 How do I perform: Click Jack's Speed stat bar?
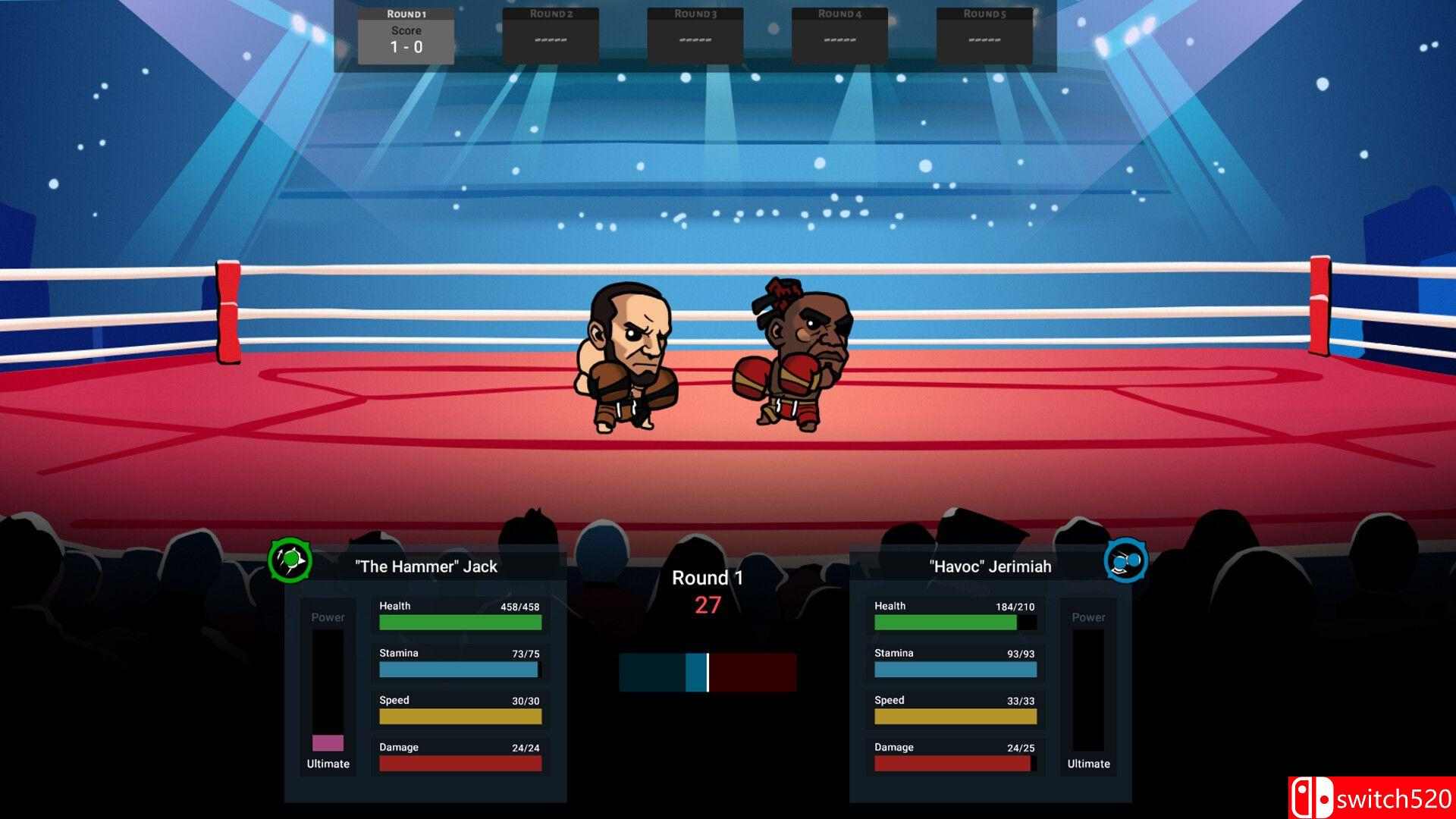click(x=459, y=714)
